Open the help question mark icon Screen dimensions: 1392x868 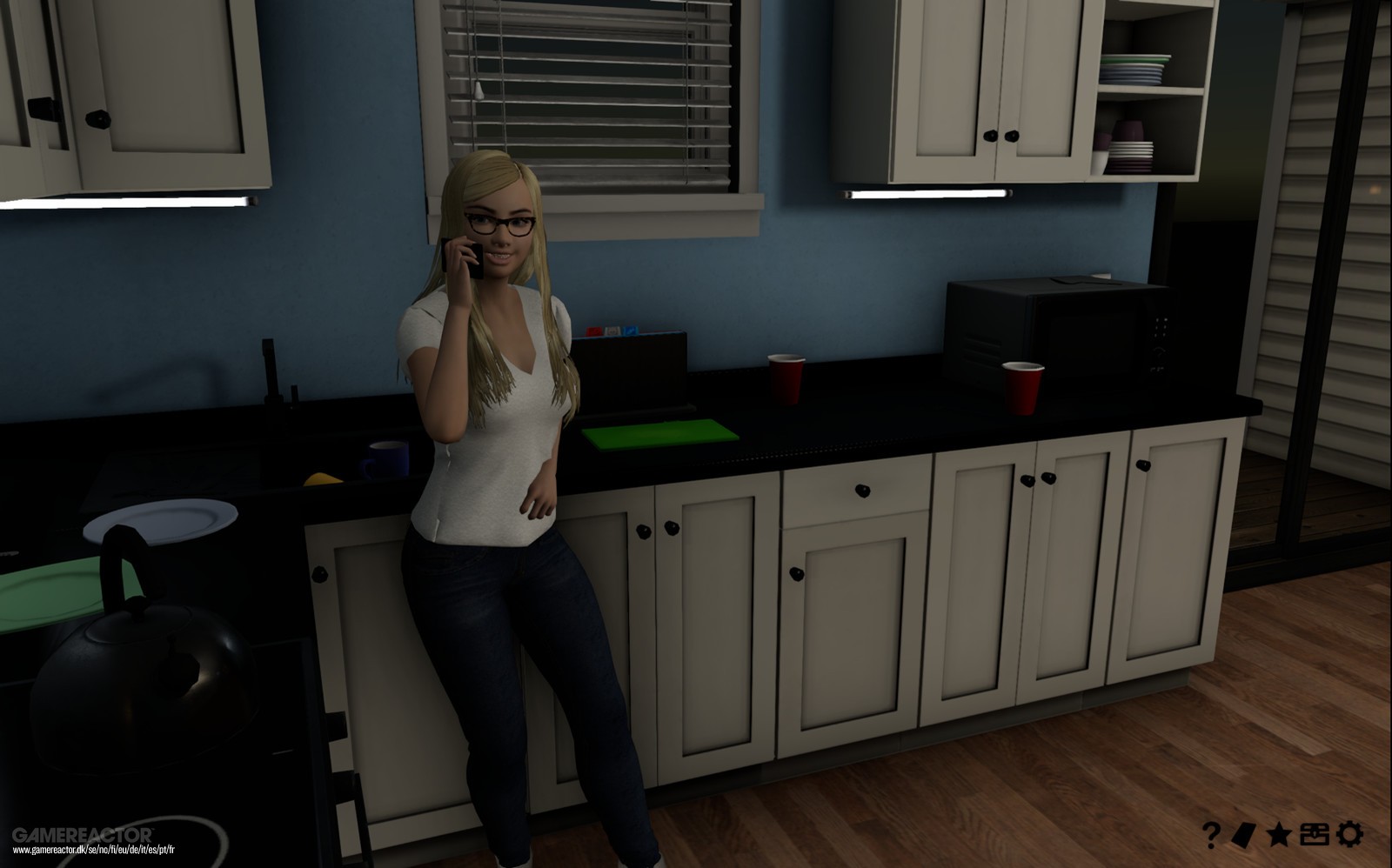point(1213,833)
